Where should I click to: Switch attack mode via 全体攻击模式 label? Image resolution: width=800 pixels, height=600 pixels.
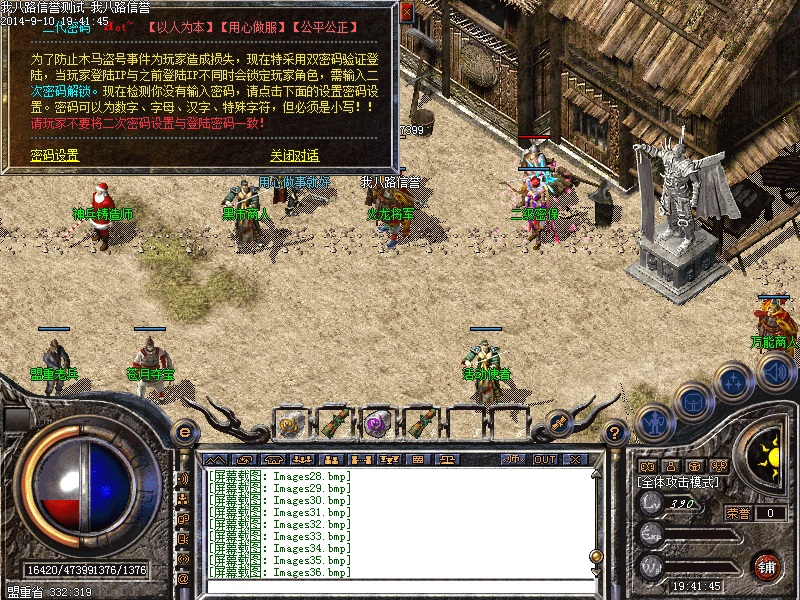point(678,482)
